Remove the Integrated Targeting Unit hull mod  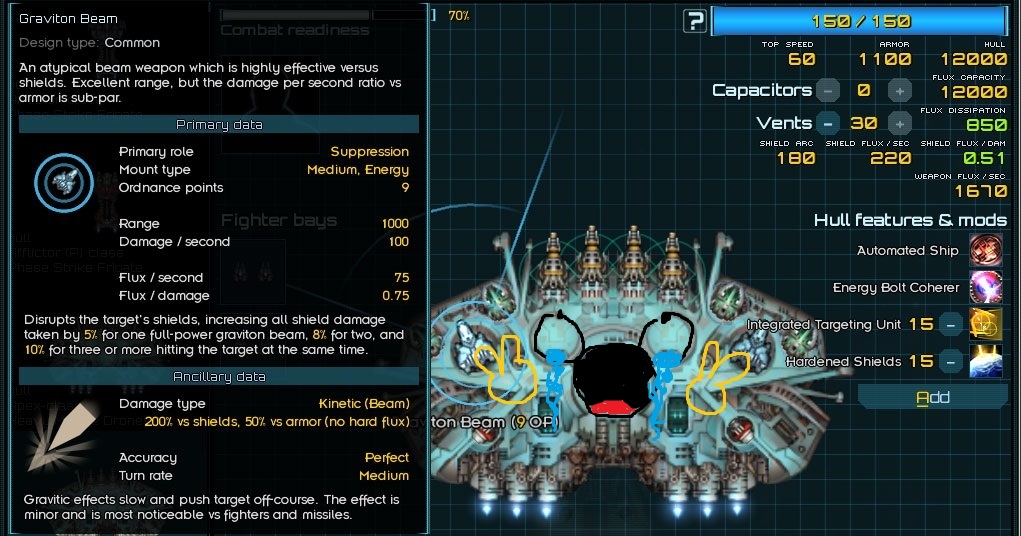[x=952, y=324]
